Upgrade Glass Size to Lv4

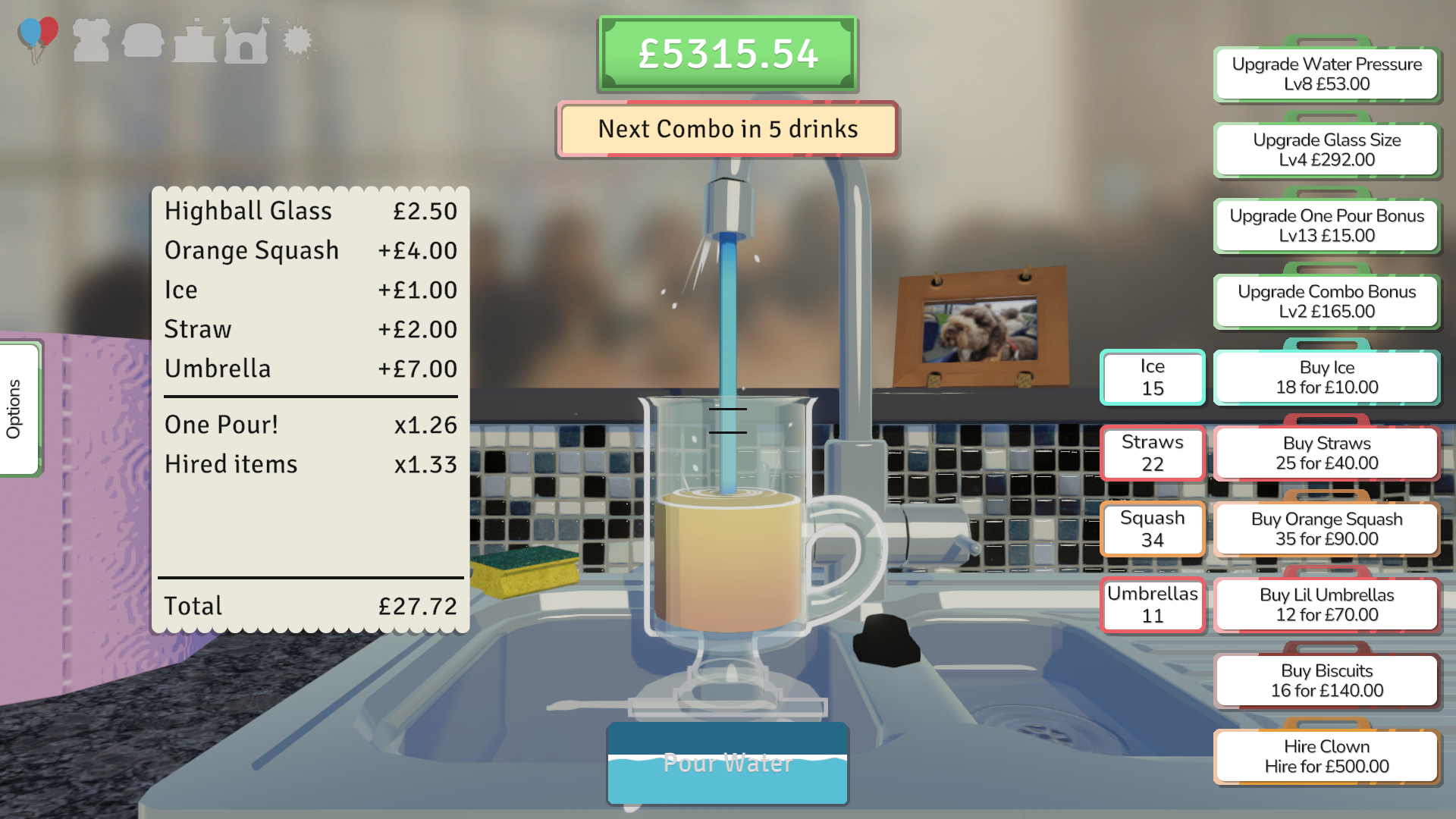(x=1326, y=150)
